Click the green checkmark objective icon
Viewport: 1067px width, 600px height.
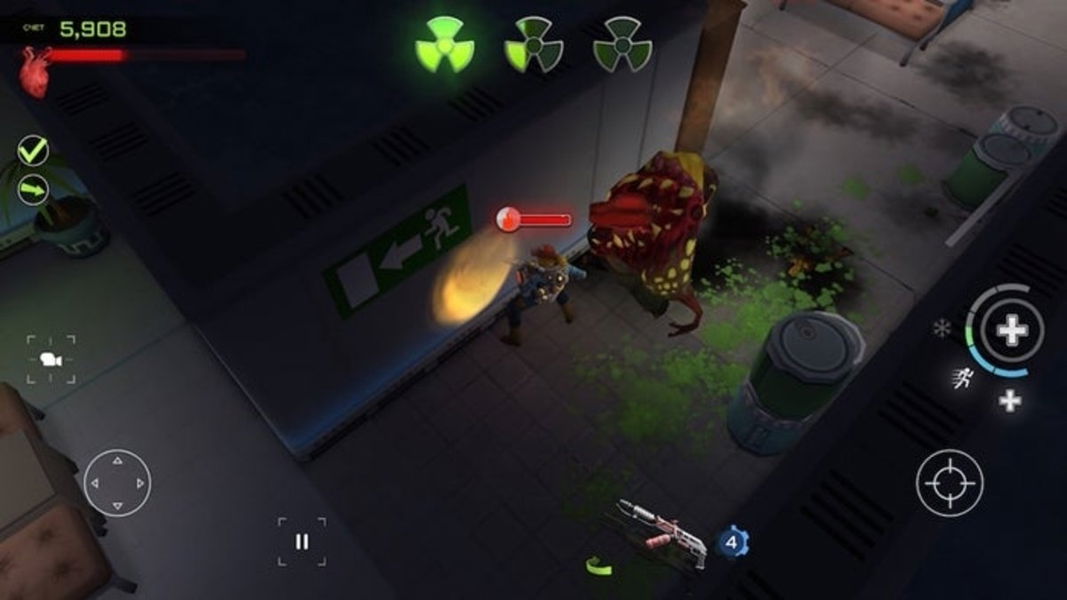[x=33, y=151]
